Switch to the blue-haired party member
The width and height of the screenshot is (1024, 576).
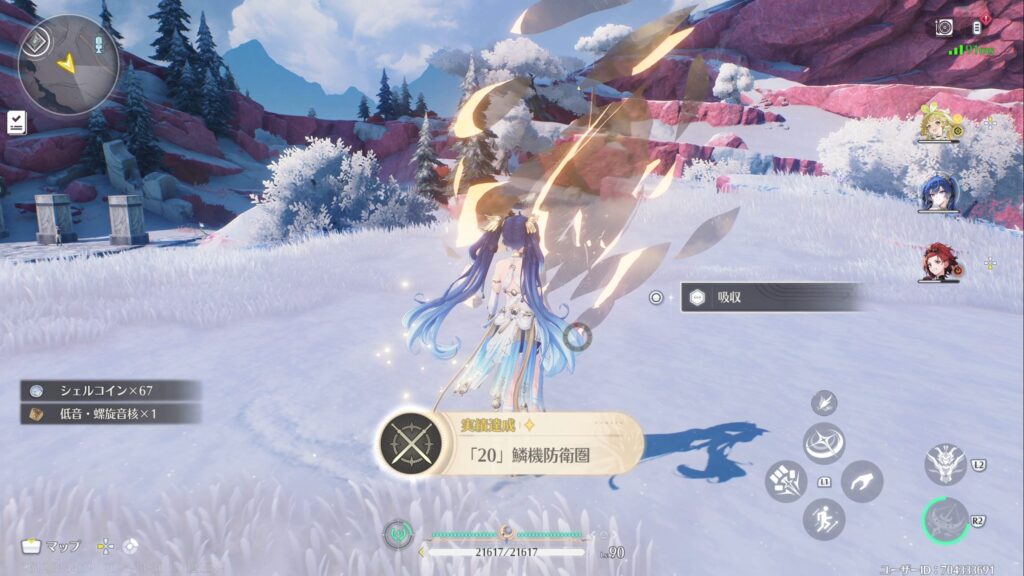[939, 194]
